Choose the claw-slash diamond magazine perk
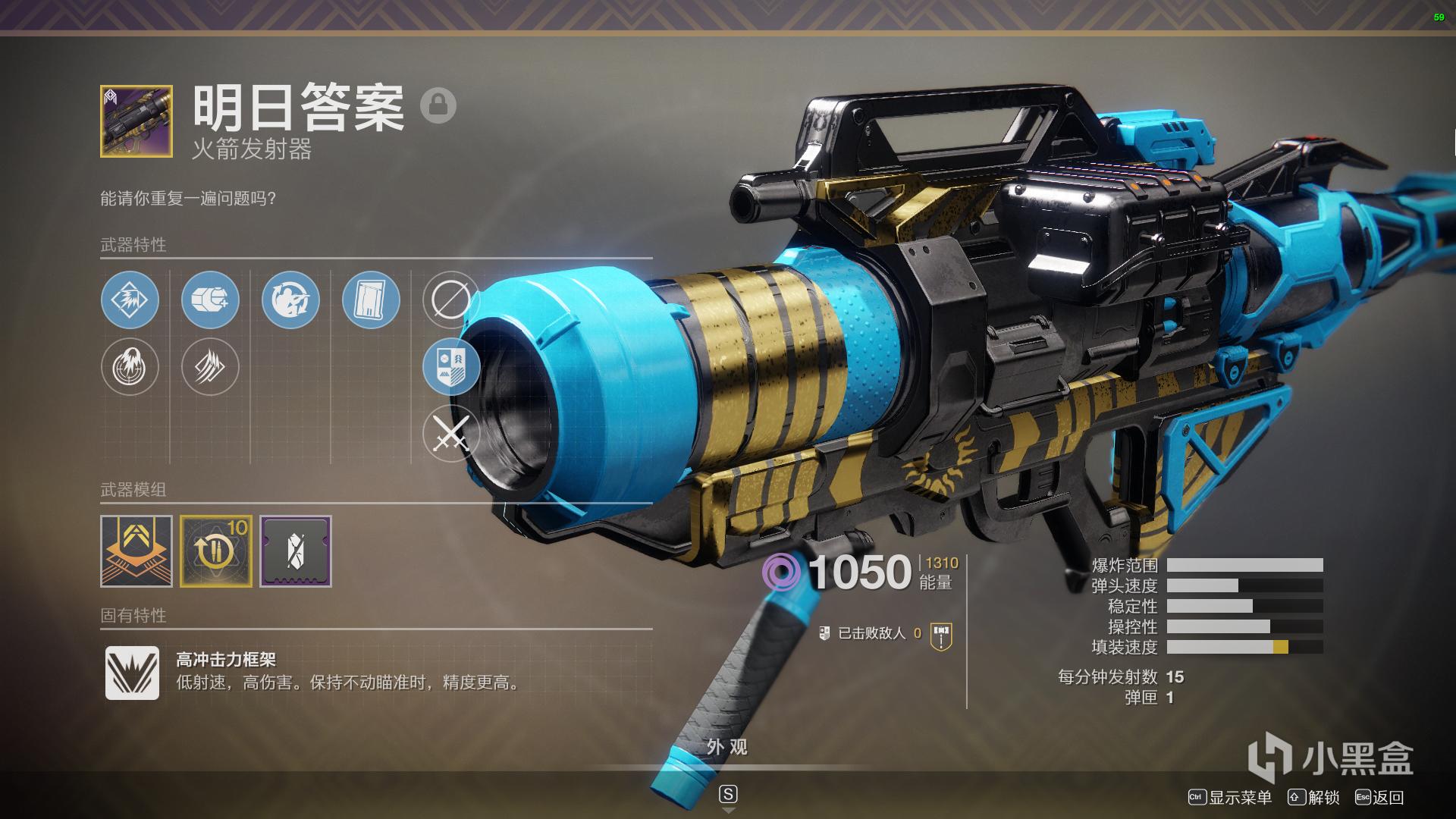The width and height of the screenshot is (1456, 819). point(210,367)
